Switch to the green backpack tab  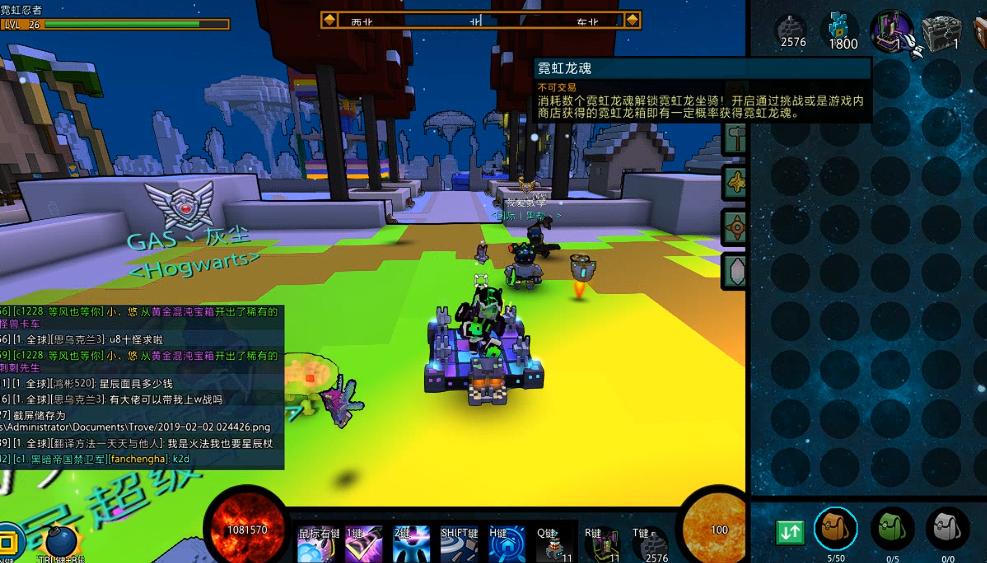click(x=890, y=528)
